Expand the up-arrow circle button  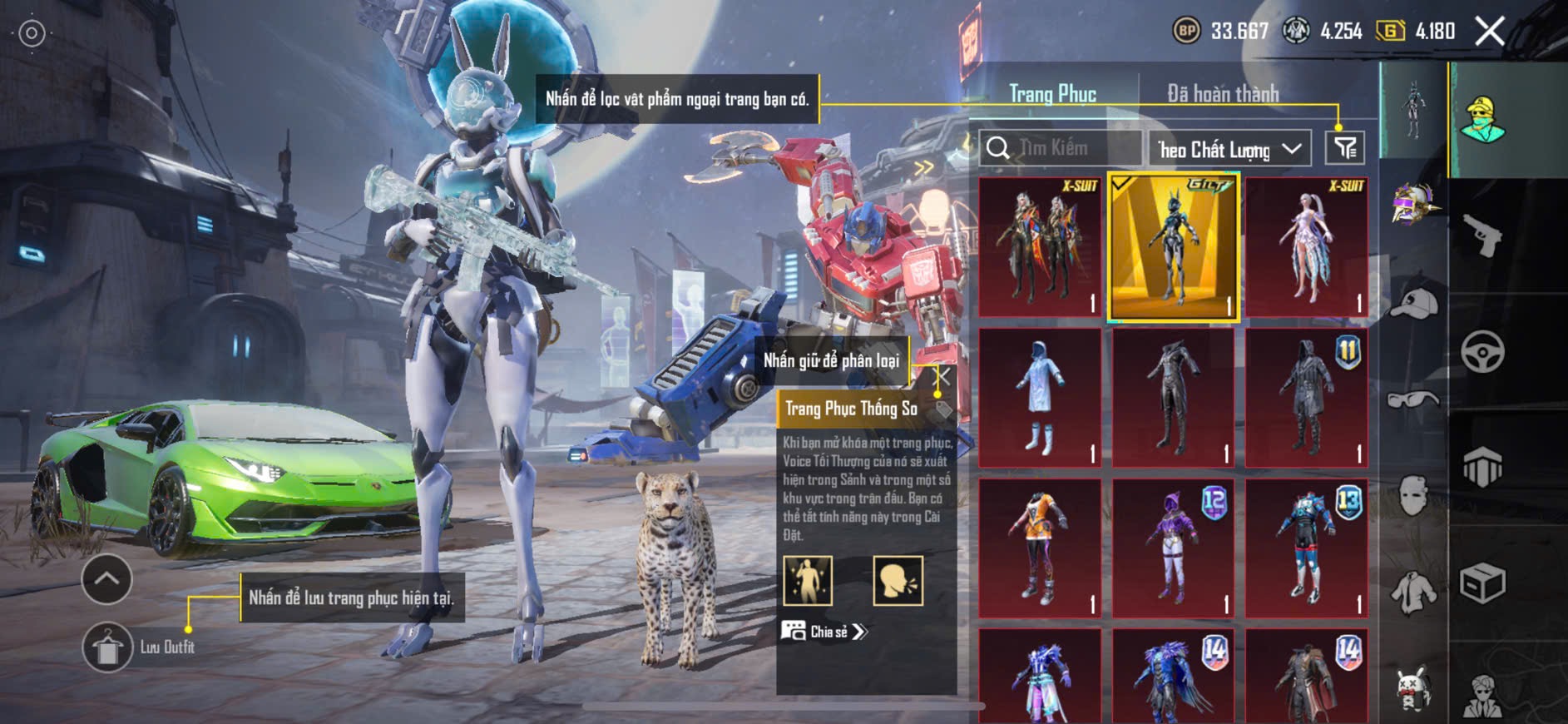click(x=106, y=579)
